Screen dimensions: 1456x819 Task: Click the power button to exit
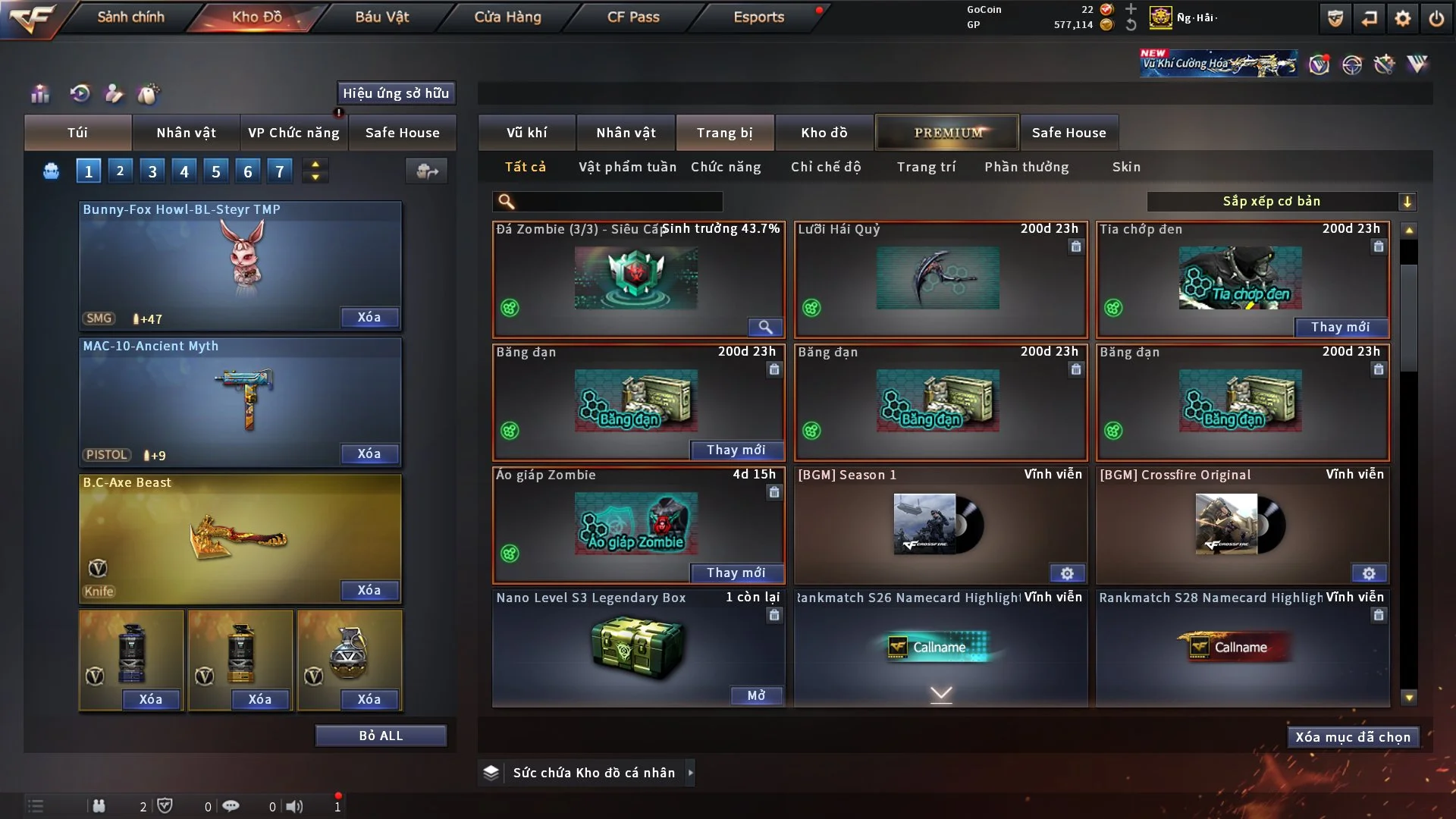pos(1436,18)
